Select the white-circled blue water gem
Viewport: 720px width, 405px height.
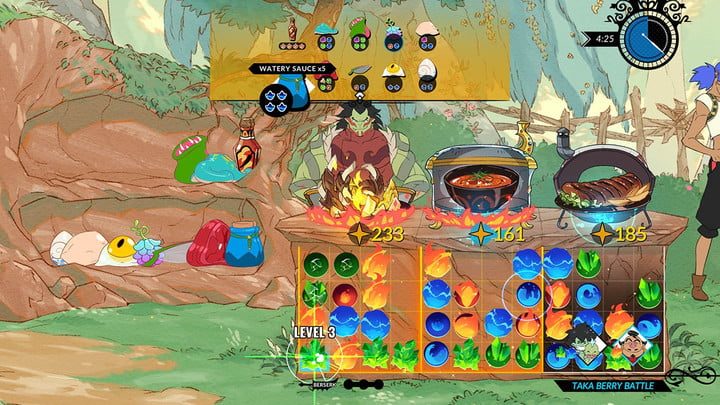(x=529, y=296)
